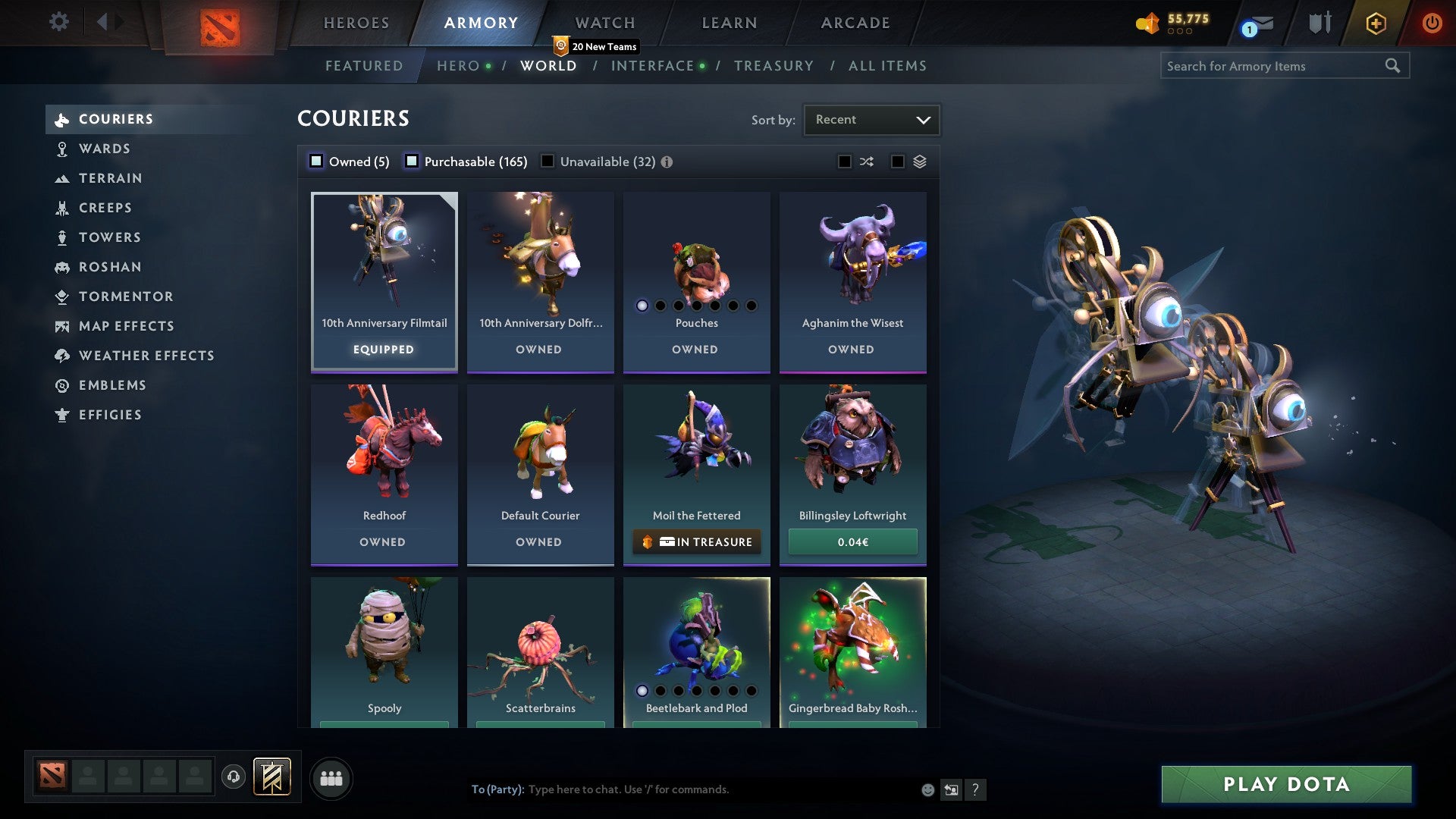Click the stacked layers filter icon
The width and height of the screenshot is (1456, 819).
[x=920, y=161]
